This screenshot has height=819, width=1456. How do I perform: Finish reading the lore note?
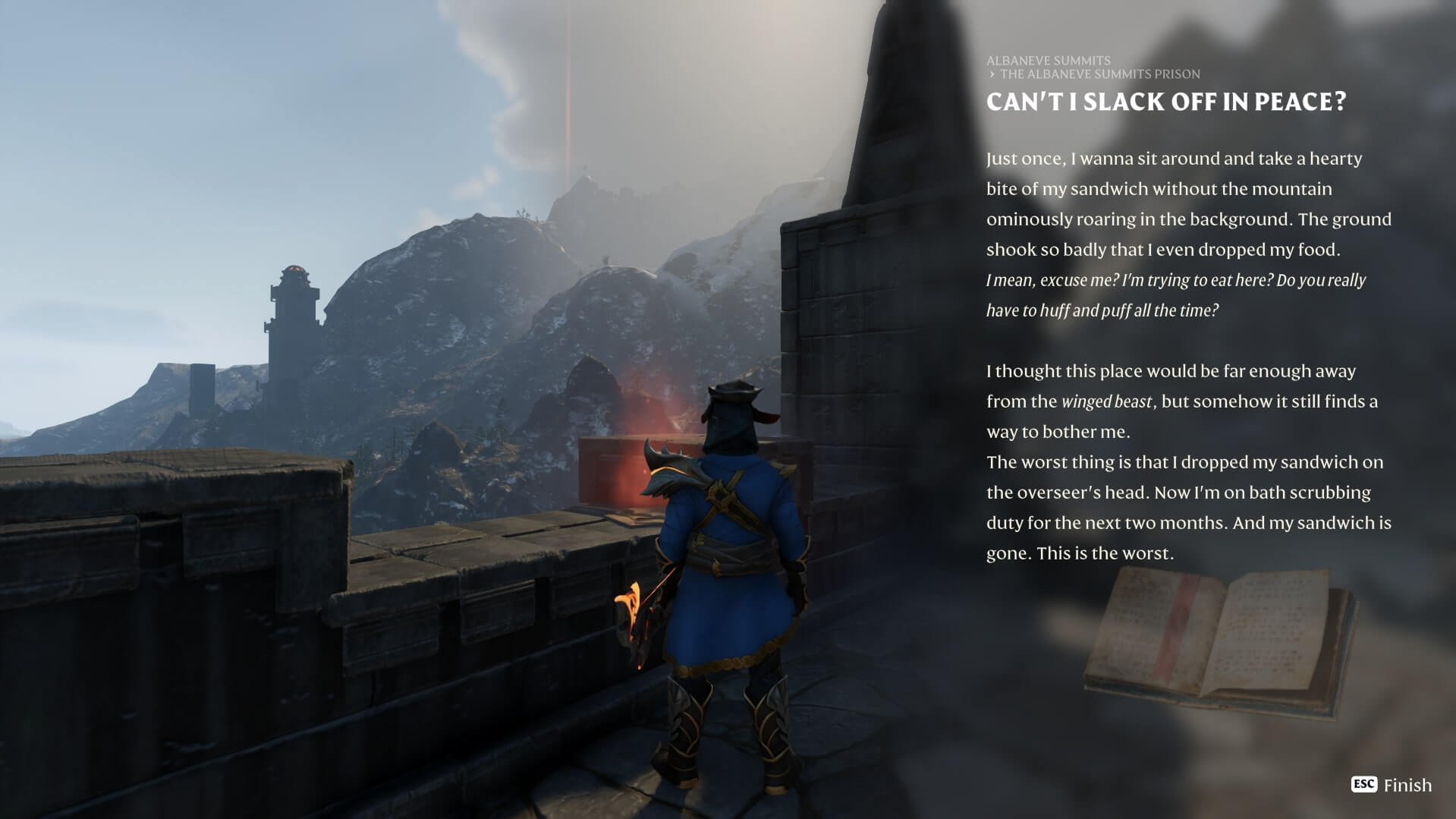1392,785
